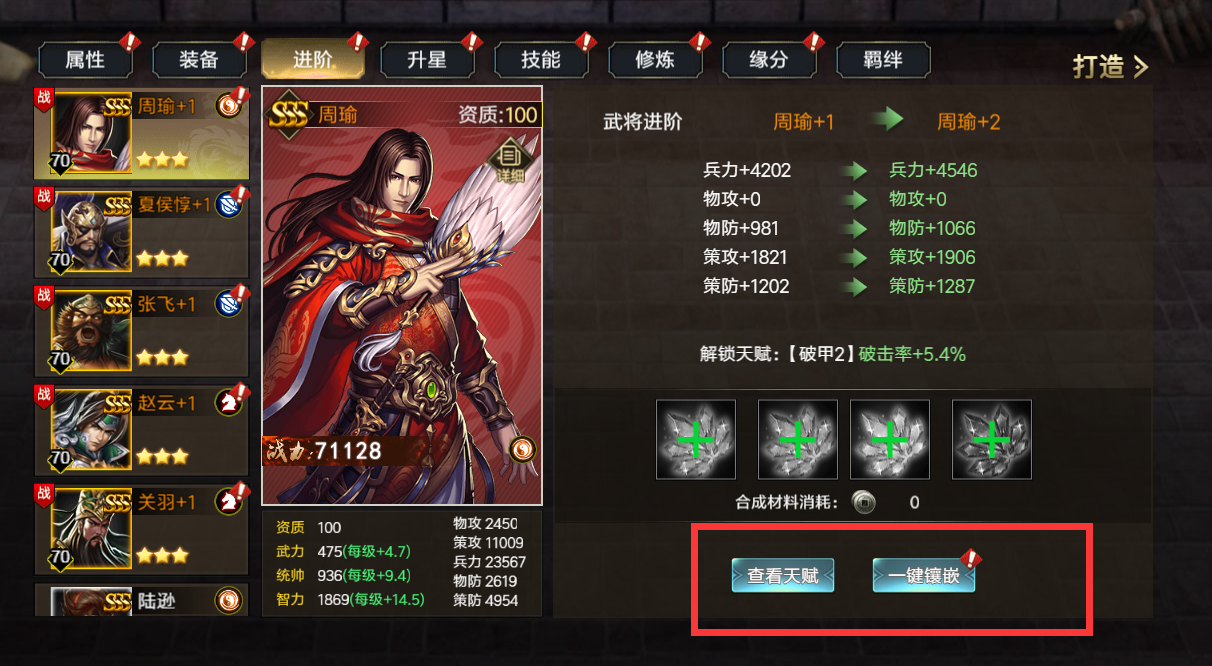
Task: Switch to the 缘分 tab
Action: (769, 60)
